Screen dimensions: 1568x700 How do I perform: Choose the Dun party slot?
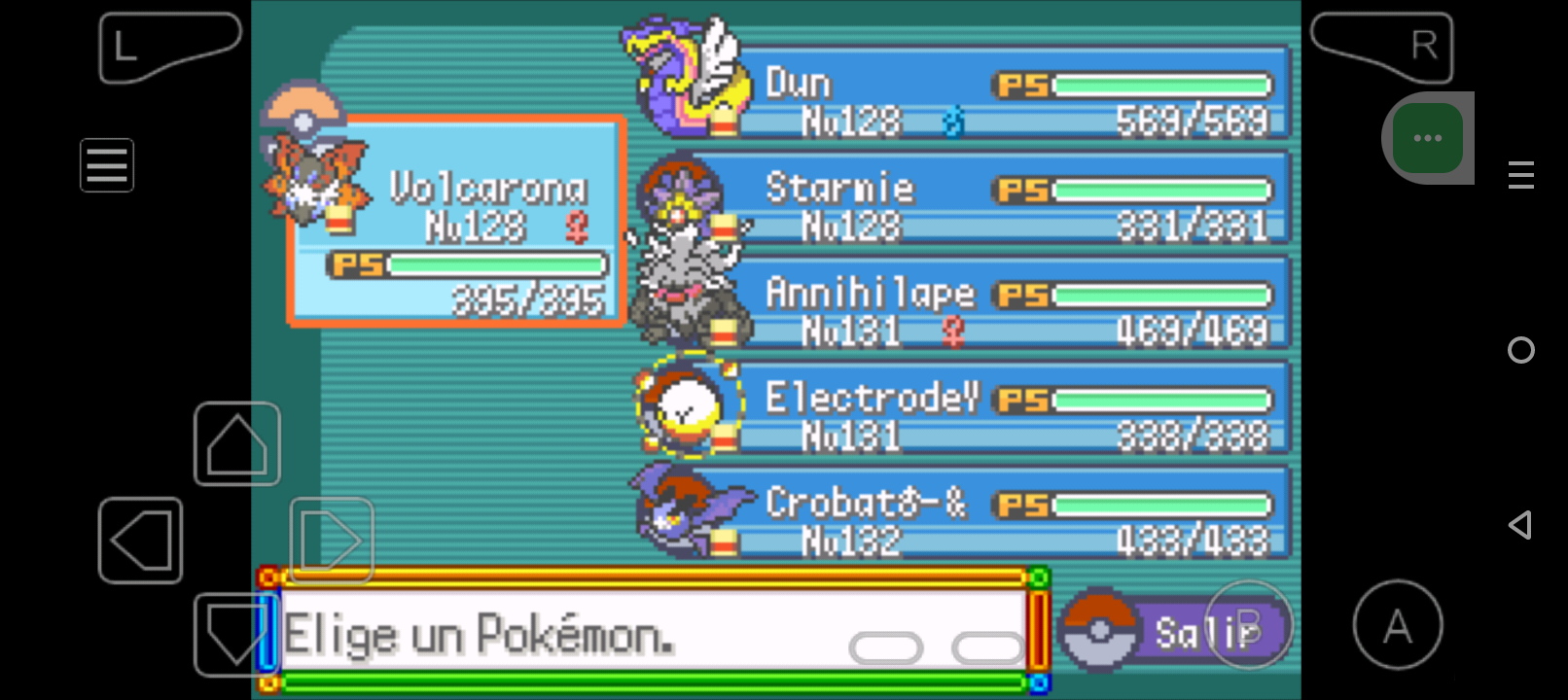tap(1012, 95)
